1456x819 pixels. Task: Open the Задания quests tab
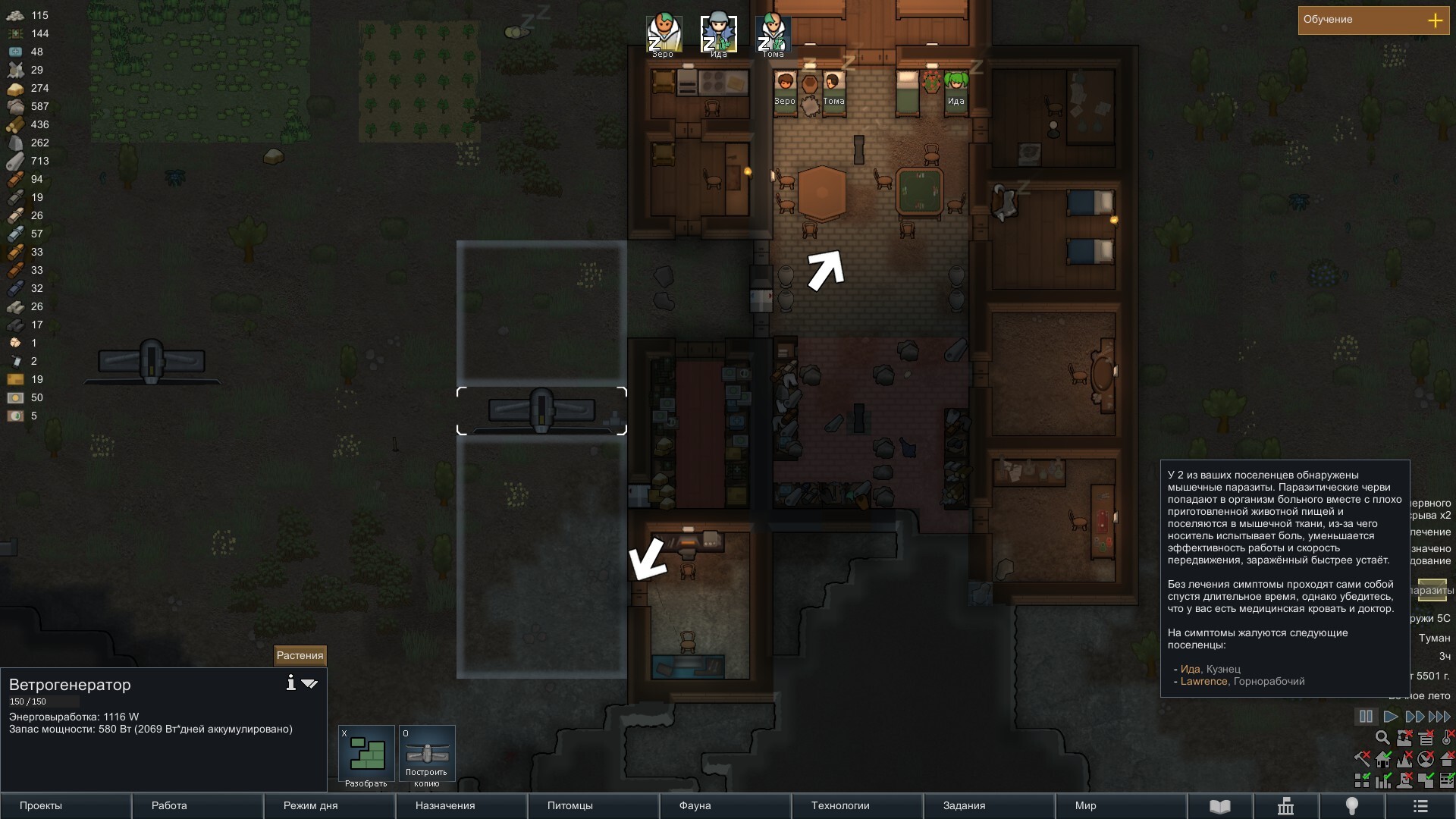(989, 806)
